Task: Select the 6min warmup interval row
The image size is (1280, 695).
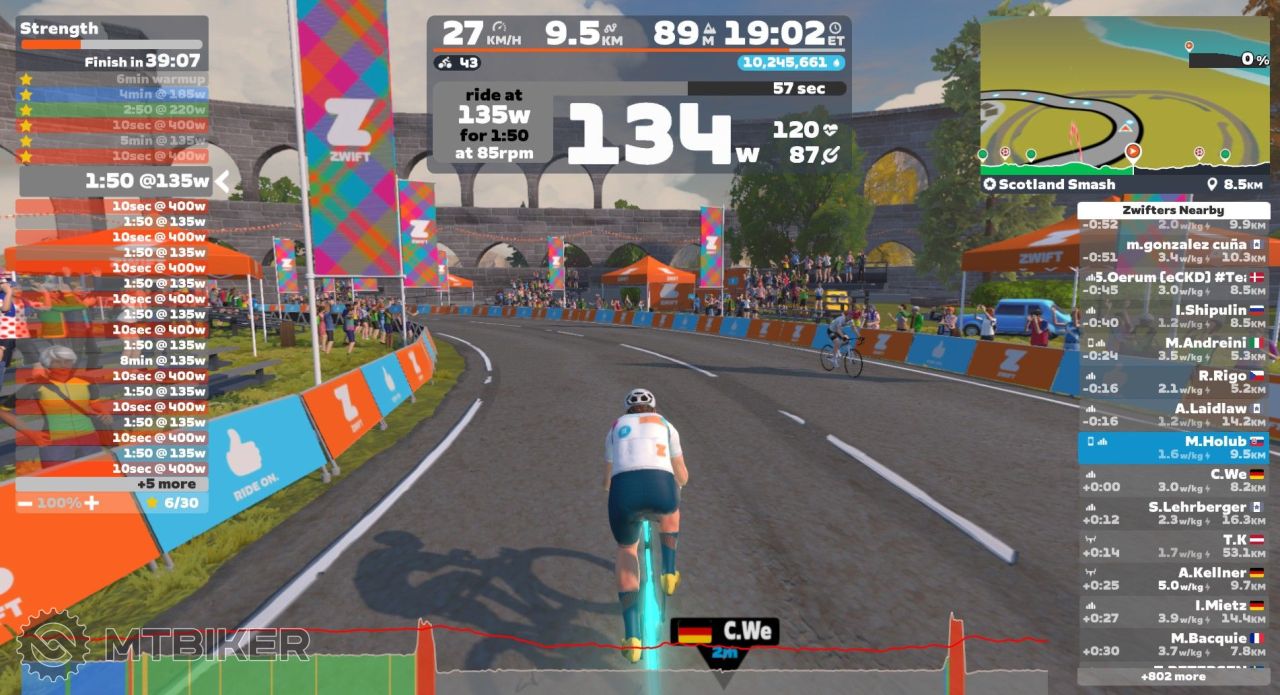Action: (112, 79)
